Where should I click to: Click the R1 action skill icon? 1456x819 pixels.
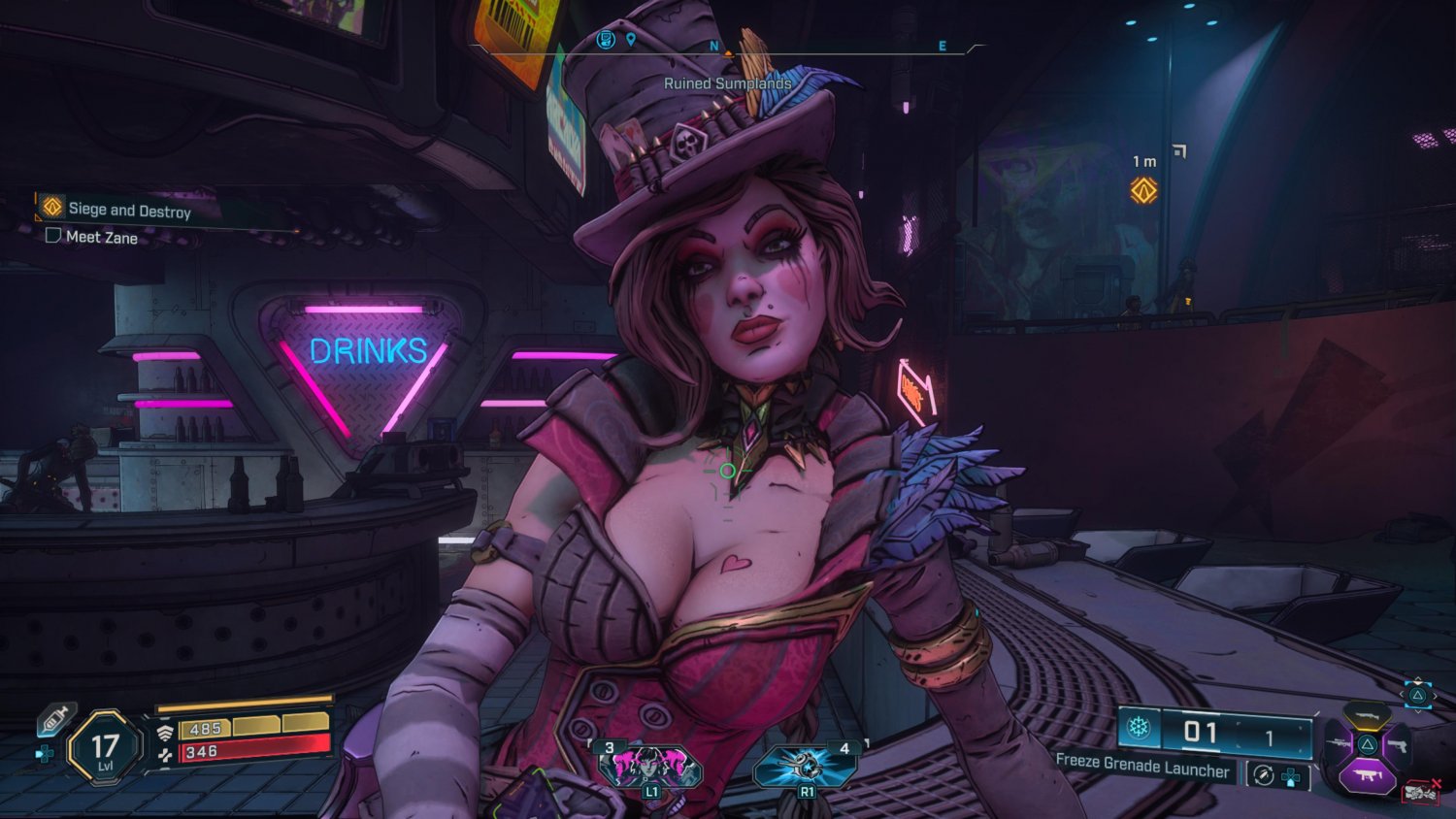point(807,765)
